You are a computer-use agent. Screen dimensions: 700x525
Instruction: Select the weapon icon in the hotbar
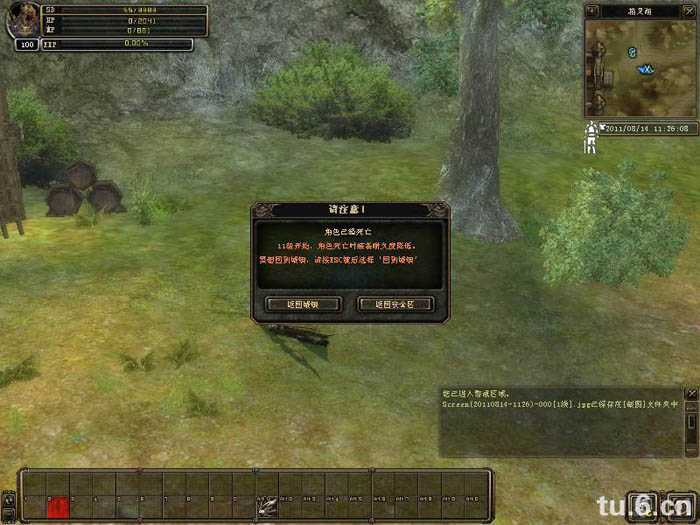click(x=267, y=506)
